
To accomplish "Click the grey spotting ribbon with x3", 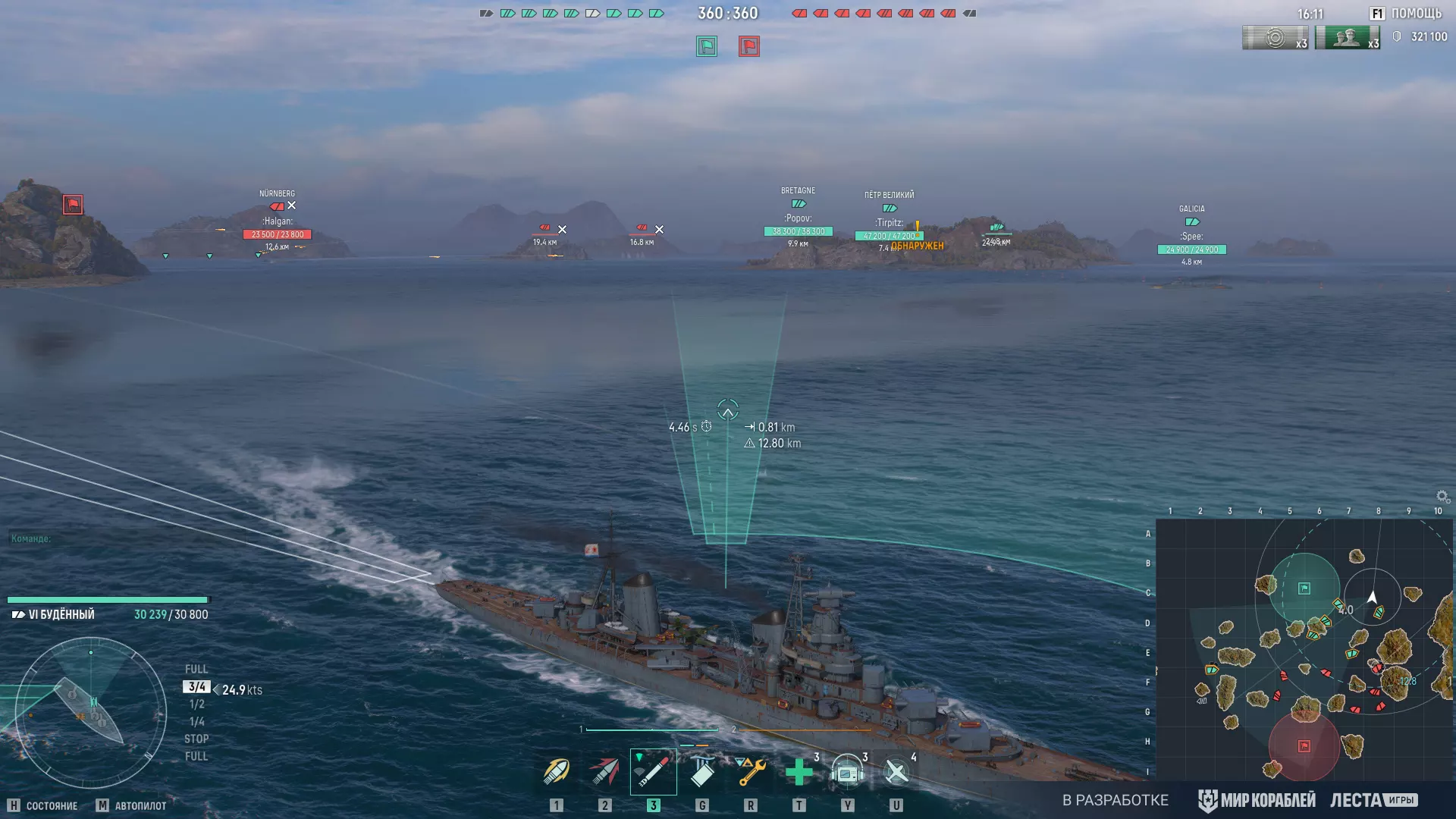I will coord(1275,38).
